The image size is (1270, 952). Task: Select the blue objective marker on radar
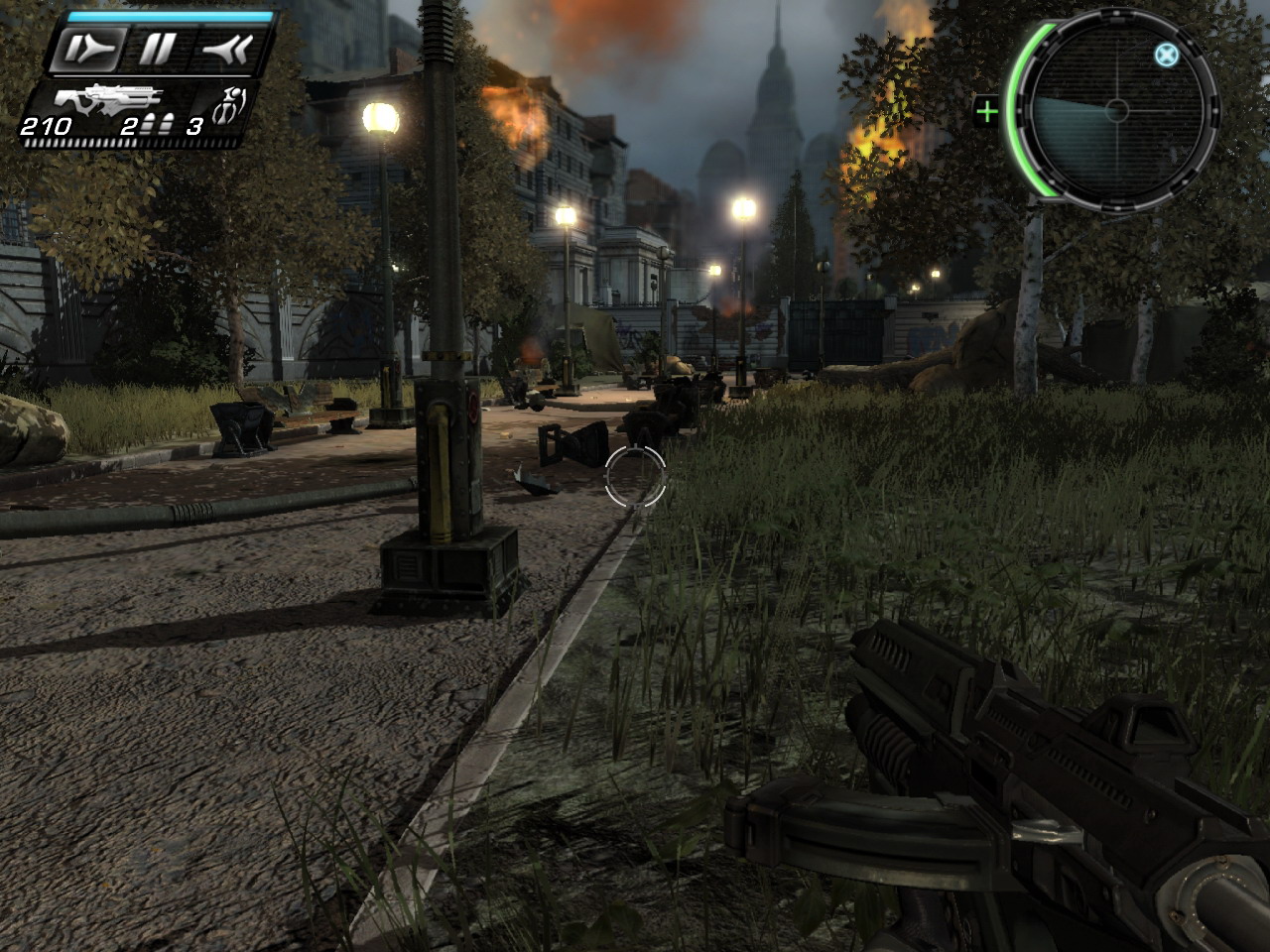(x=1166, y=55)
